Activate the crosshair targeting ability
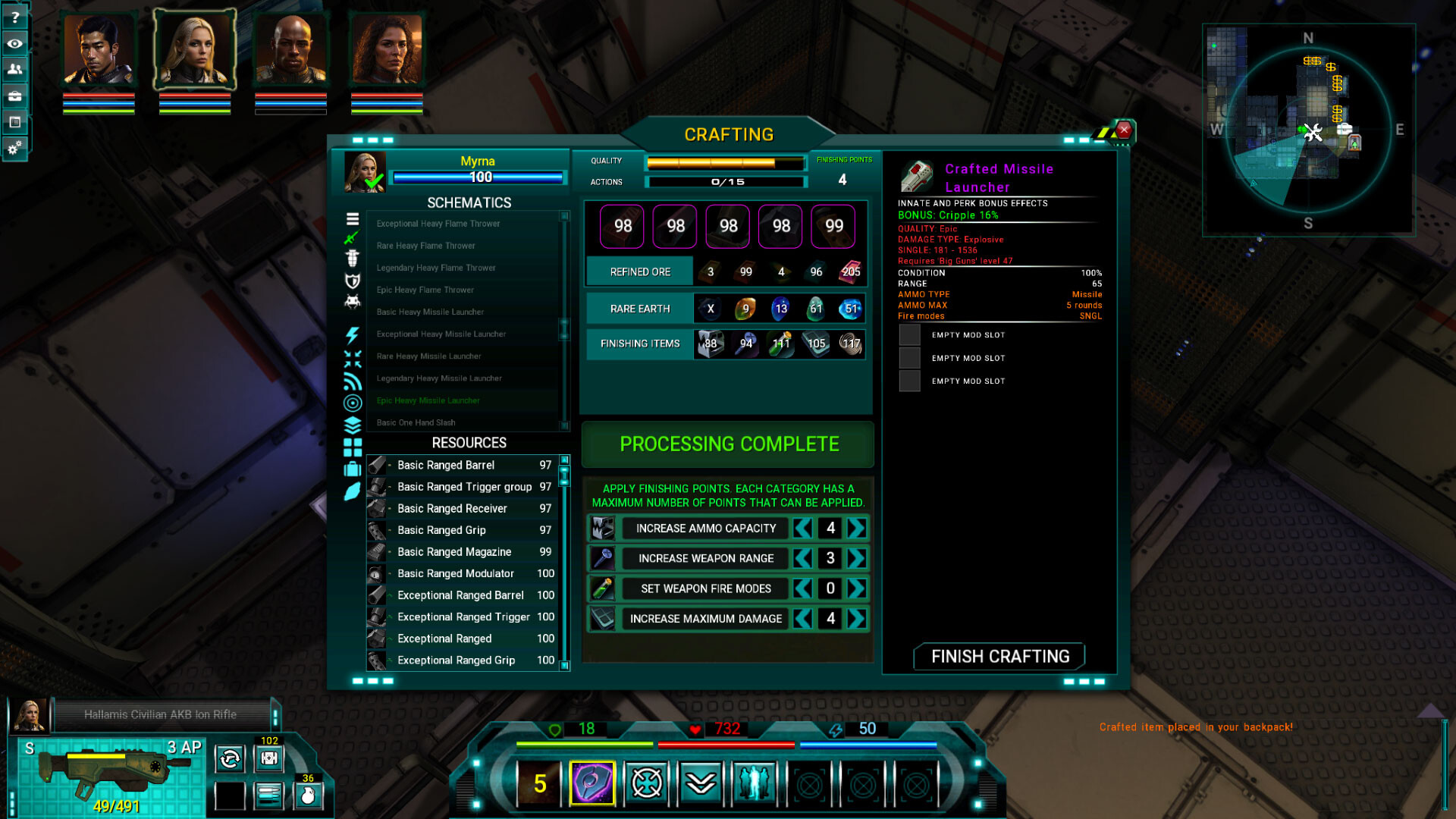Image resolution: width=1456 pixels, height=819 pixels. pyautogui.click(x=647, y=783)
